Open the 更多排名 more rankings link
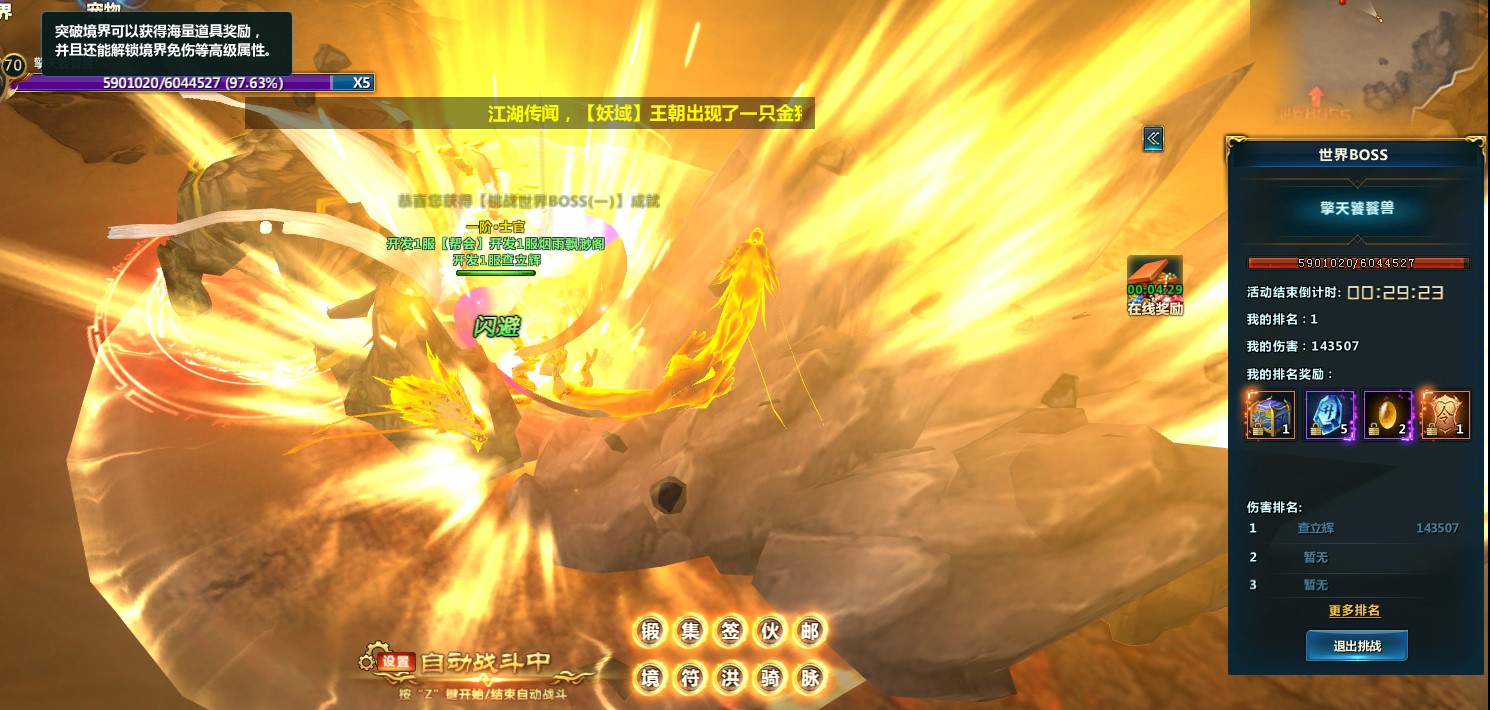 pos(1354,611)
